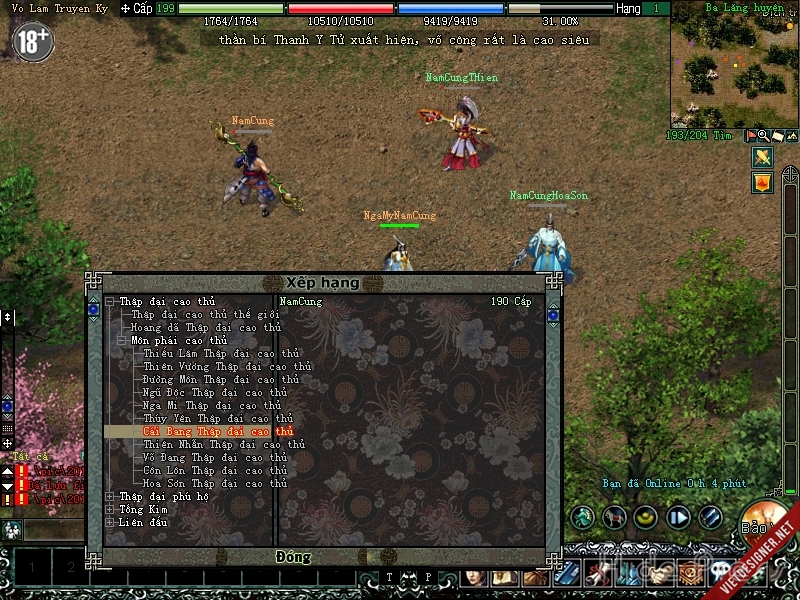Show Võ Đang Thập đại cao thủ list

pos(214,457)
